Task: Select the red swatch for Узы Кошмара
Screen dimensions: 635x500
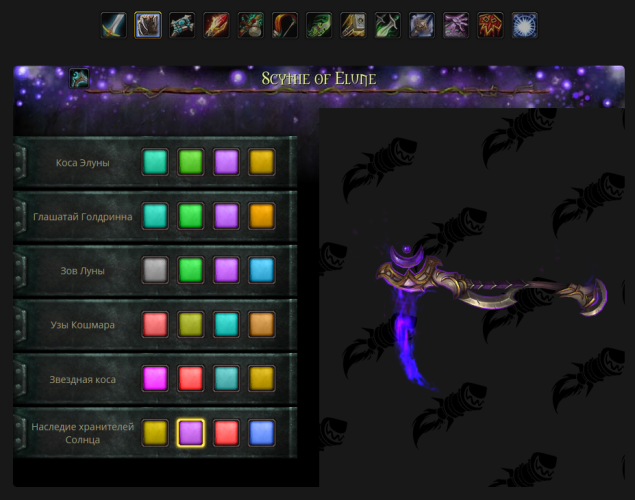Action: pos(155,324)
